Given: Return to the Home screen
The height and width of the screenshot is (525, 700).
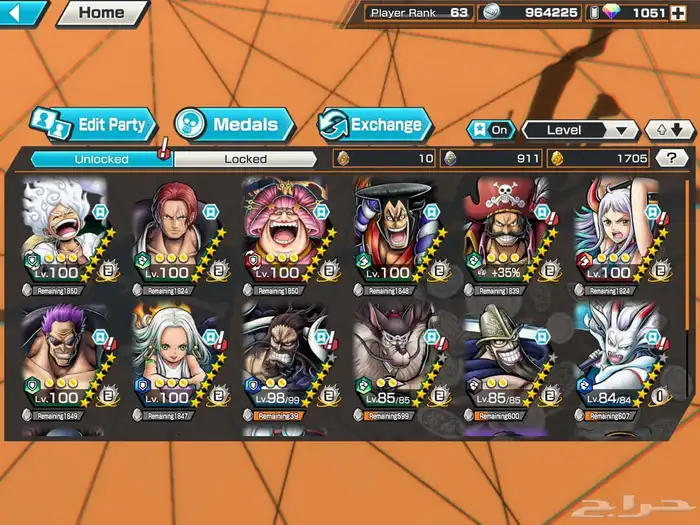Looking at the screenshot, I should (101, 13).
